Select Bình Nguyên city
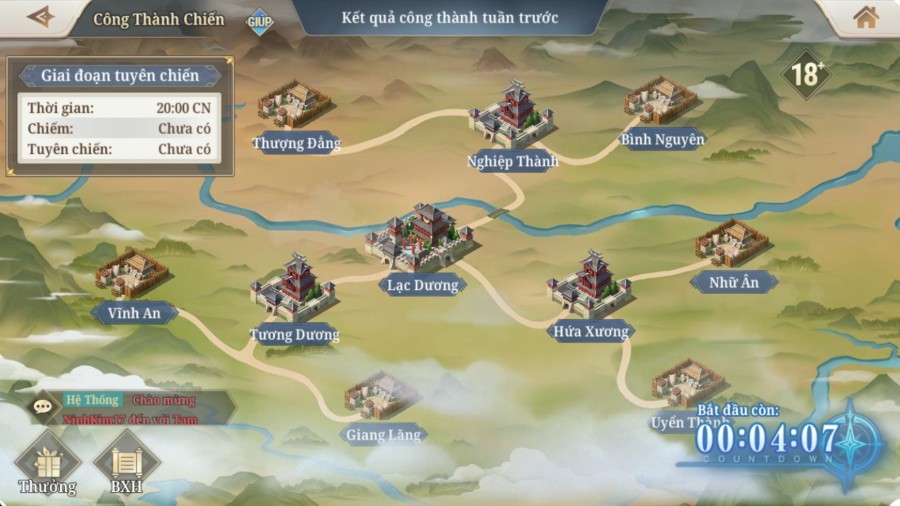900x506 pixels. point(660,101)
